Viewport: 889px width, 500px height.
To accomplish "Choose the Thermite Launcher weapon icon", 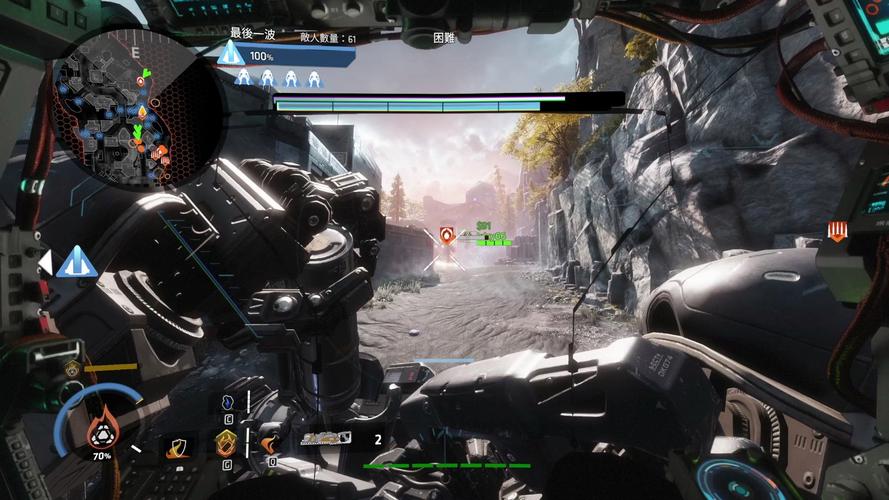I will point(325,438).
